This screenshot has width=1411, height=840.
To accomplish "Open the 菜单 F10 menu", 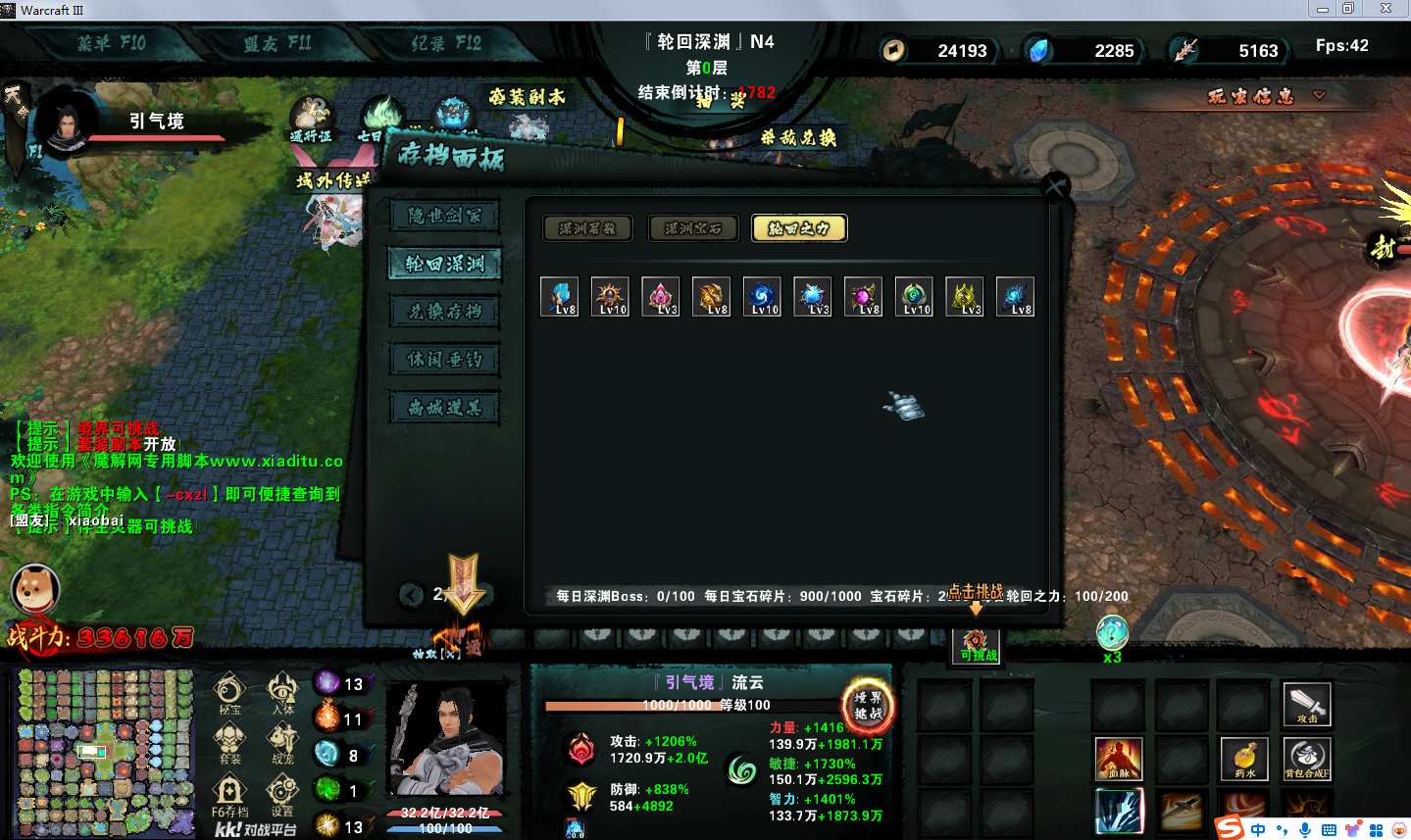I will pos(111,43).
